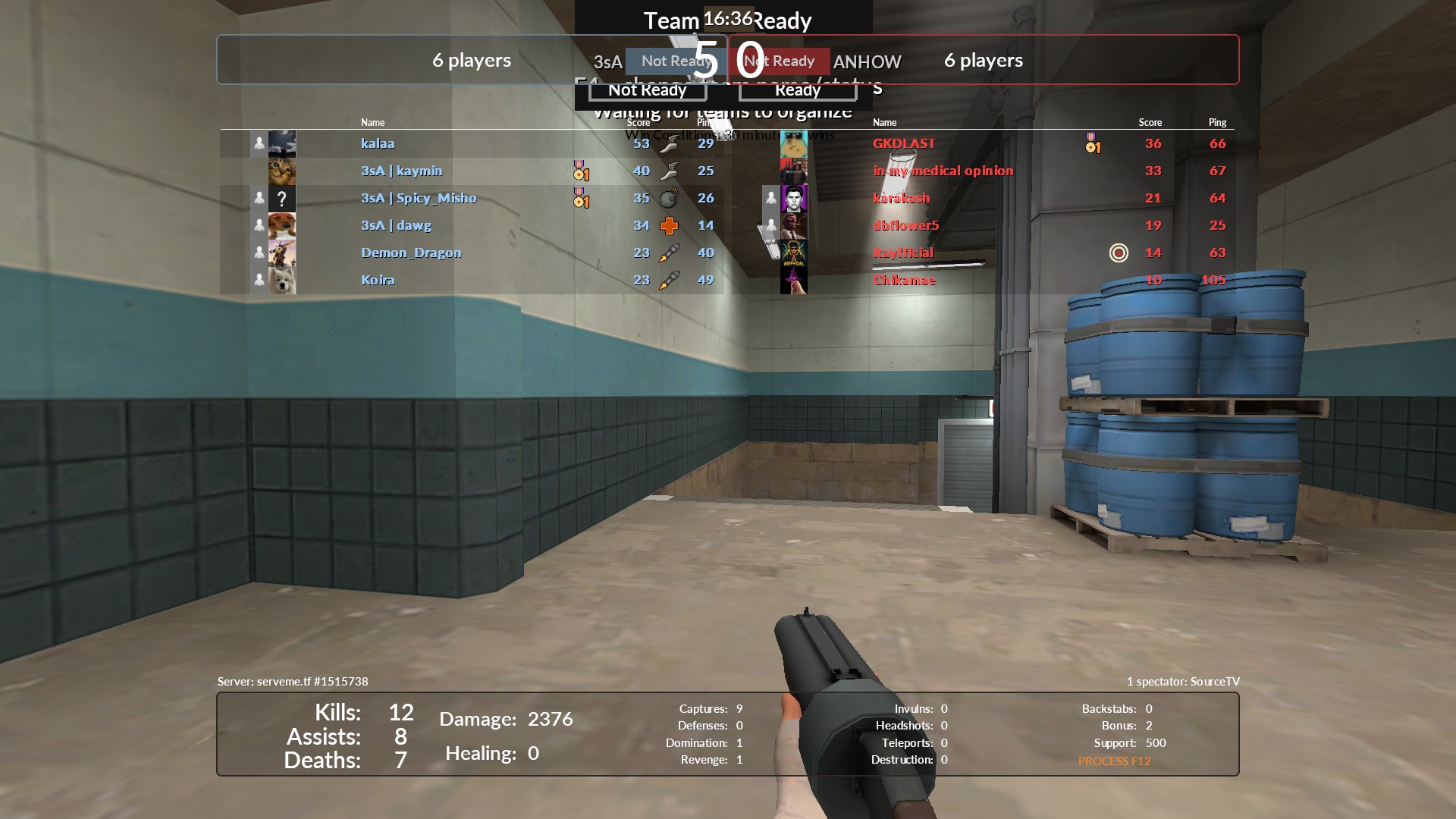
Task: Select the "in my medical opinion" player row
Action: [943, 171]
